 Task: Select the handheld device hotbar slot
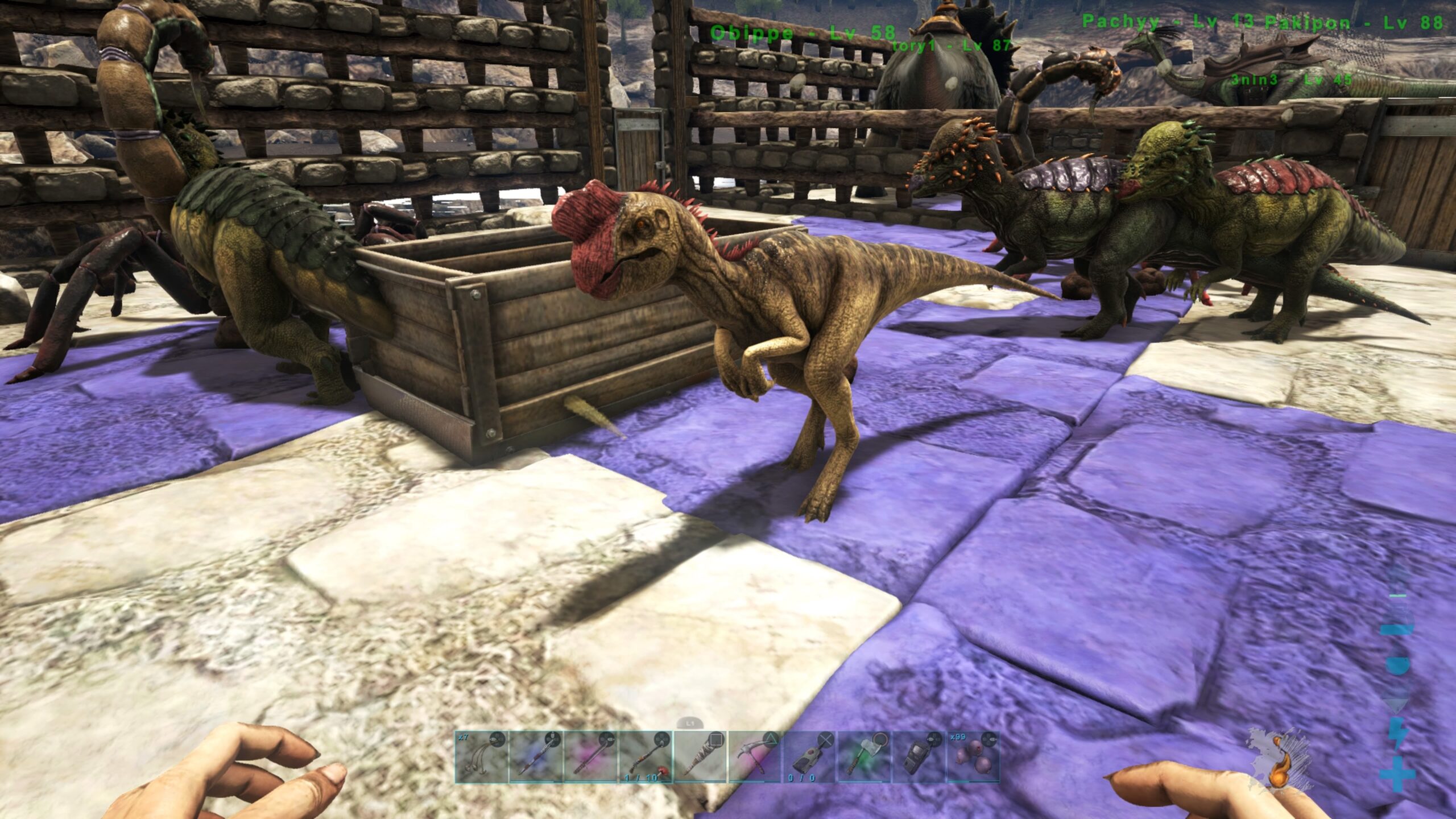[919, 757]
